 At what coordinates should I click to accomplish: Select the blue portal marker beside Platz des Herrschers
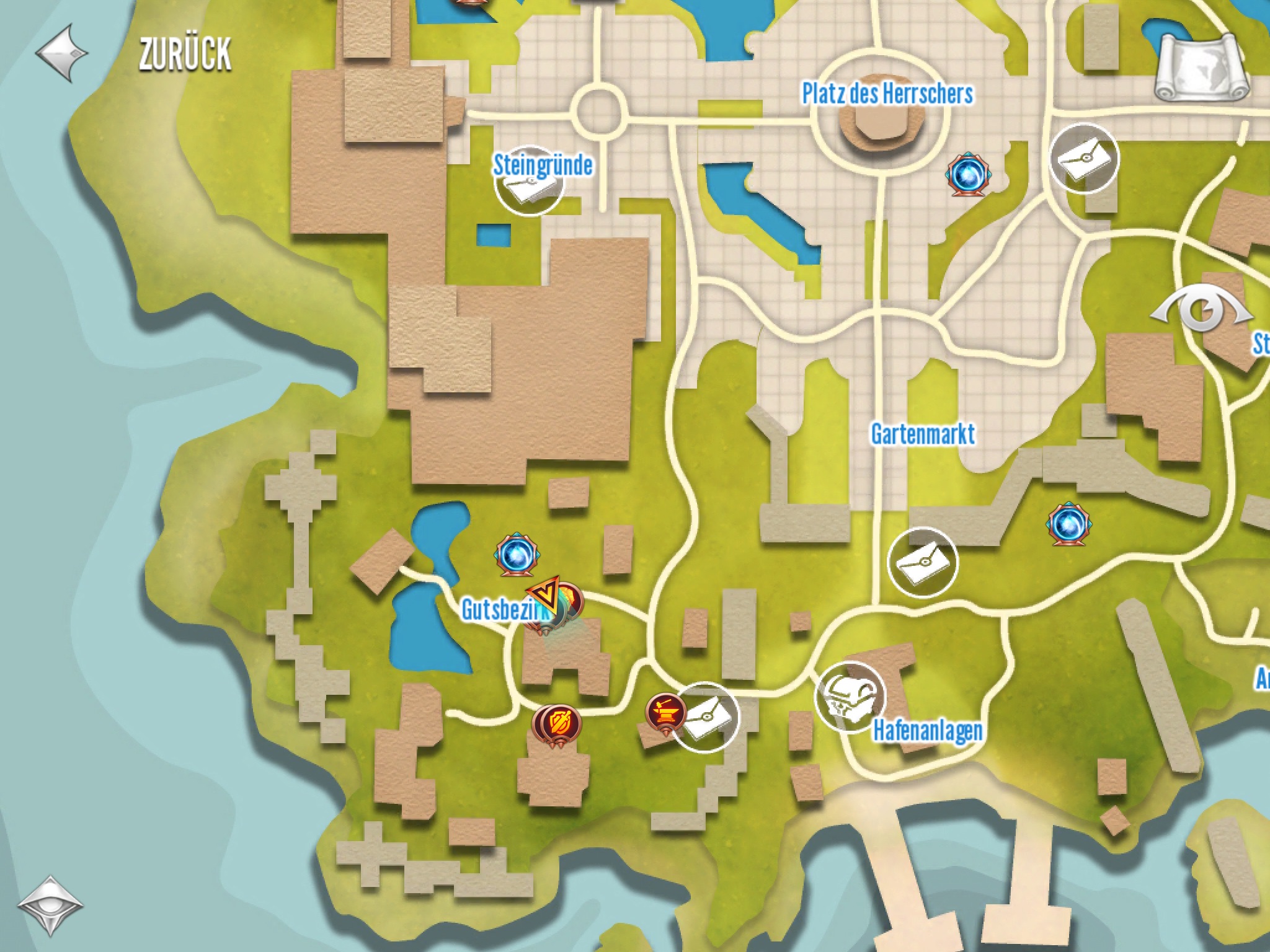pos(967,175)
